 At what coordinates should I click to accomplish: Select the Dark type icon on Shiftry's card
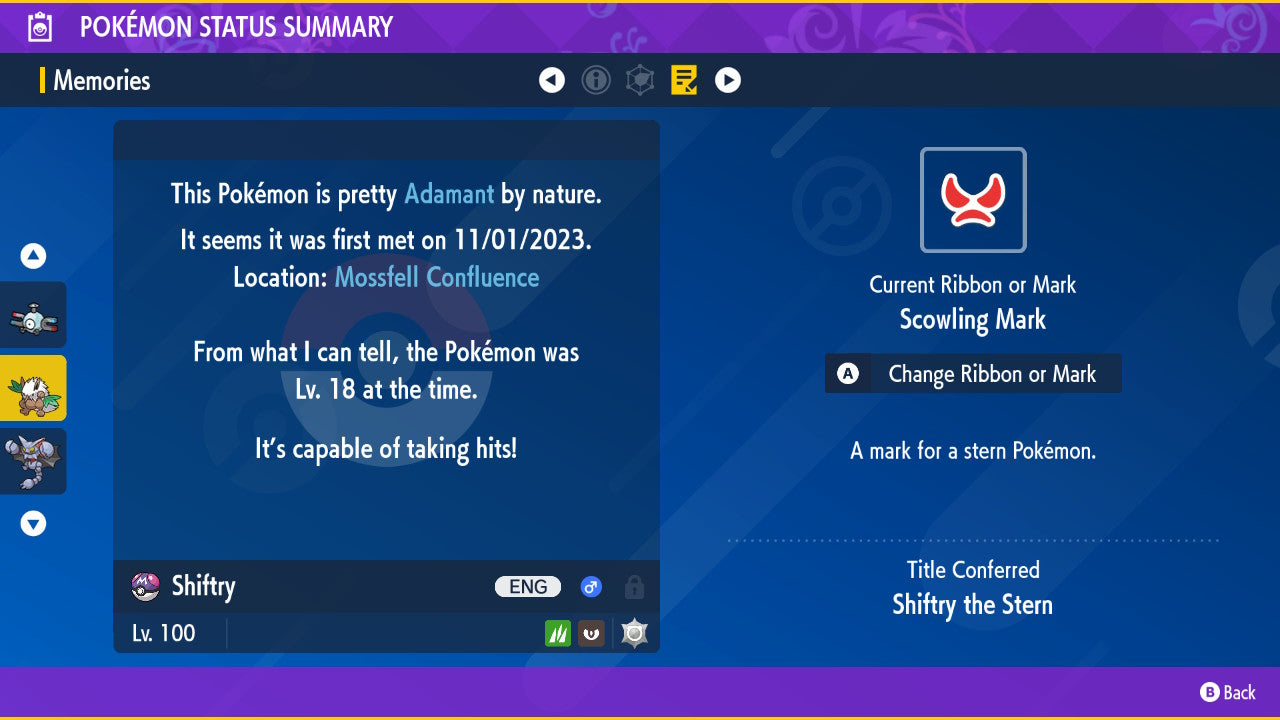[x=591, y=633]
